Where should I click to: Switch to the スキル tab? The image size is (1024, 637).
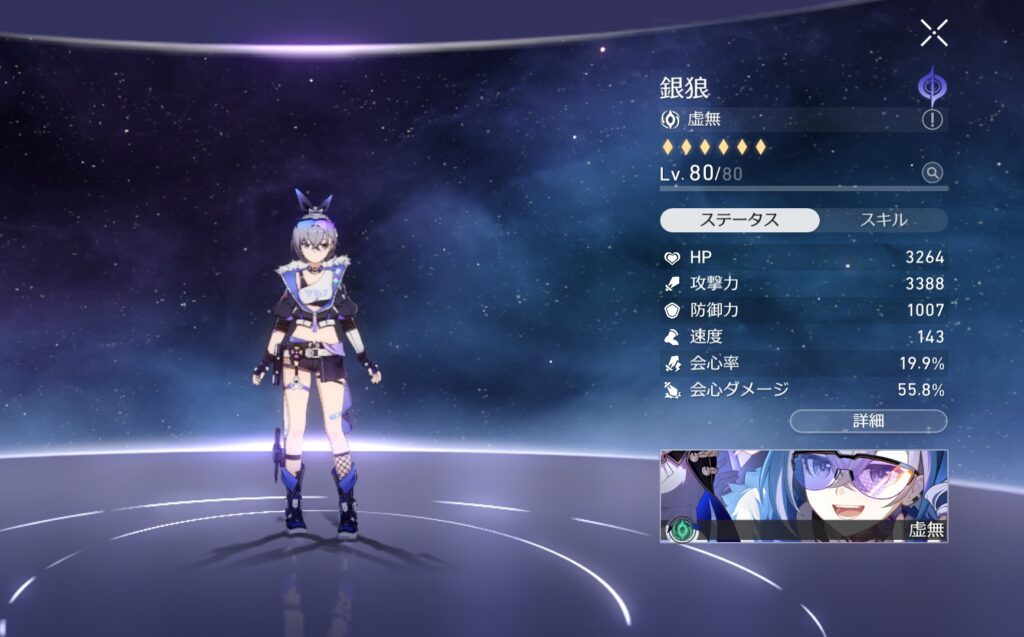click(883, 220)
